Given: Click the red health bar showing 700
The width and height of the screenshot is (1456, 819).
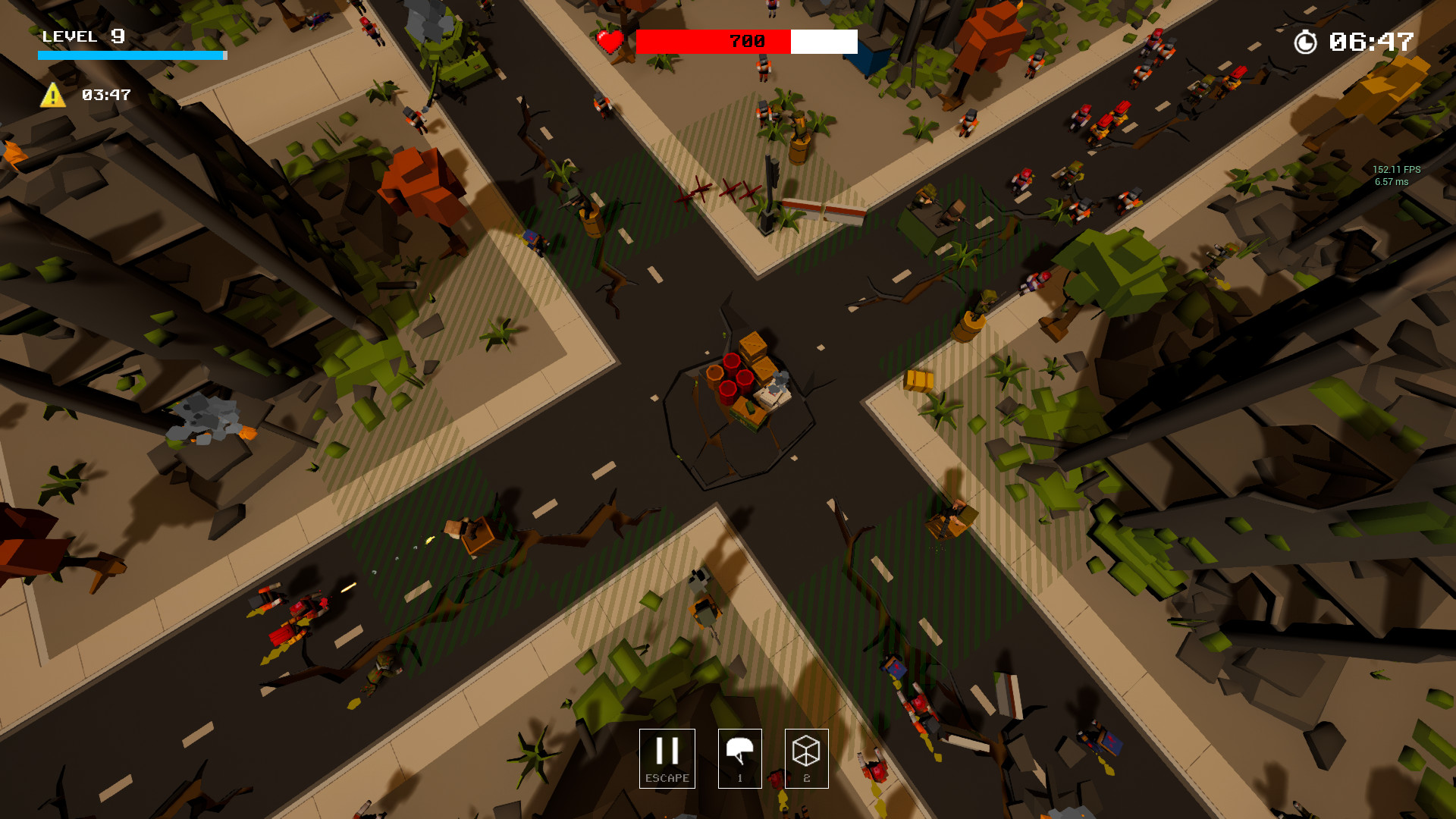Looking at the screenshot, I should pos(713,42).
